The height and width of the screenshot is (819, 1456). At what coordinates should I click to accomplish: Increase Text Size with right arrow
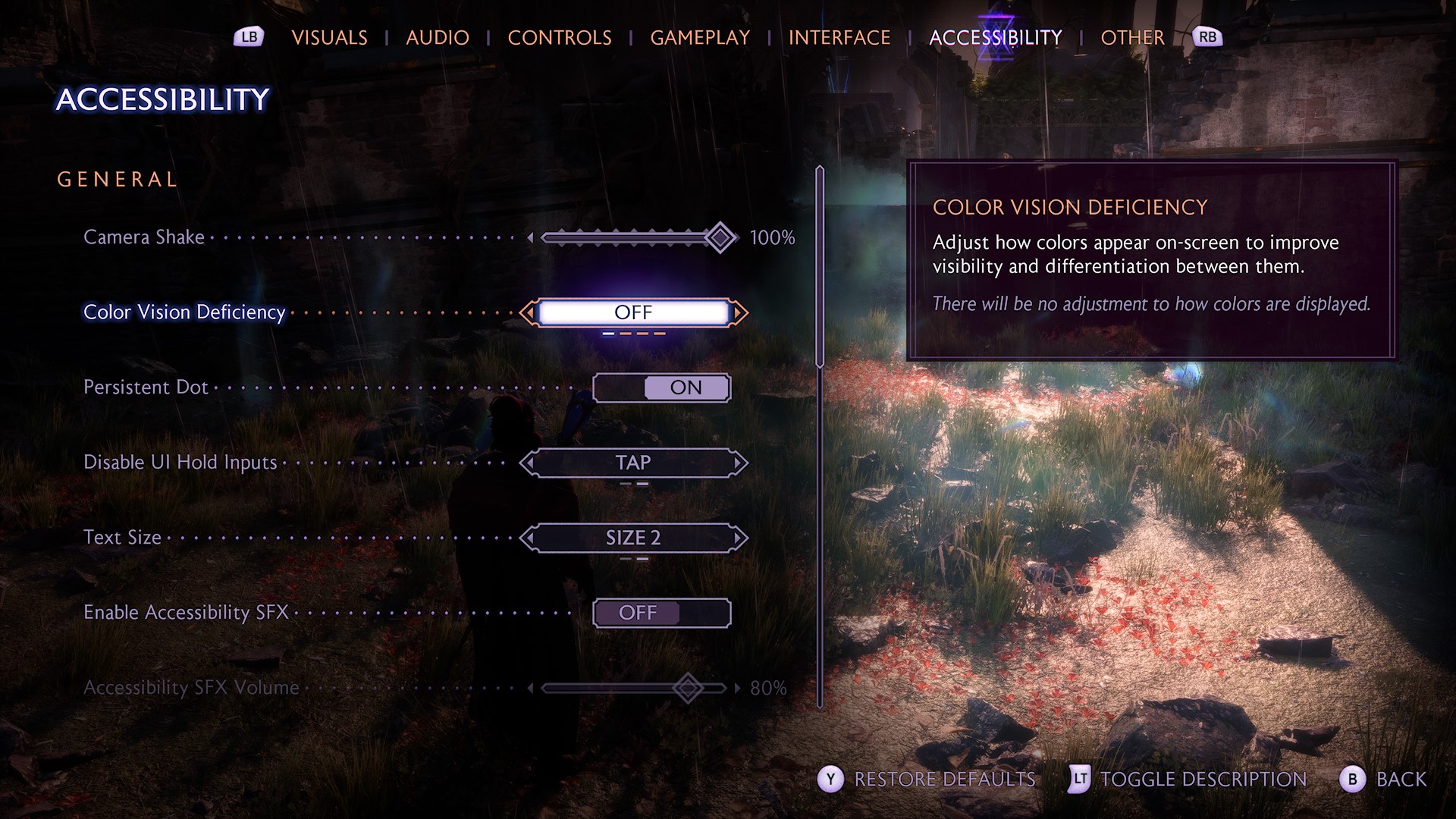[x=739, y=538]
